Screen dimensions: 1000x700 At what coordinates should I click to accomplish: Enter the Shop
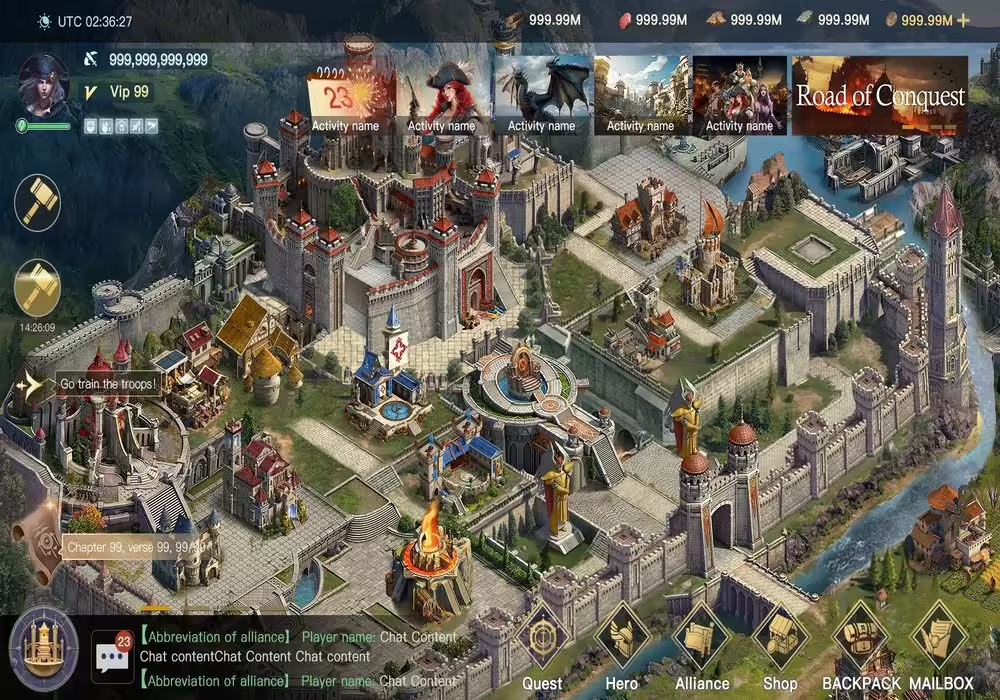coord(780,638)
